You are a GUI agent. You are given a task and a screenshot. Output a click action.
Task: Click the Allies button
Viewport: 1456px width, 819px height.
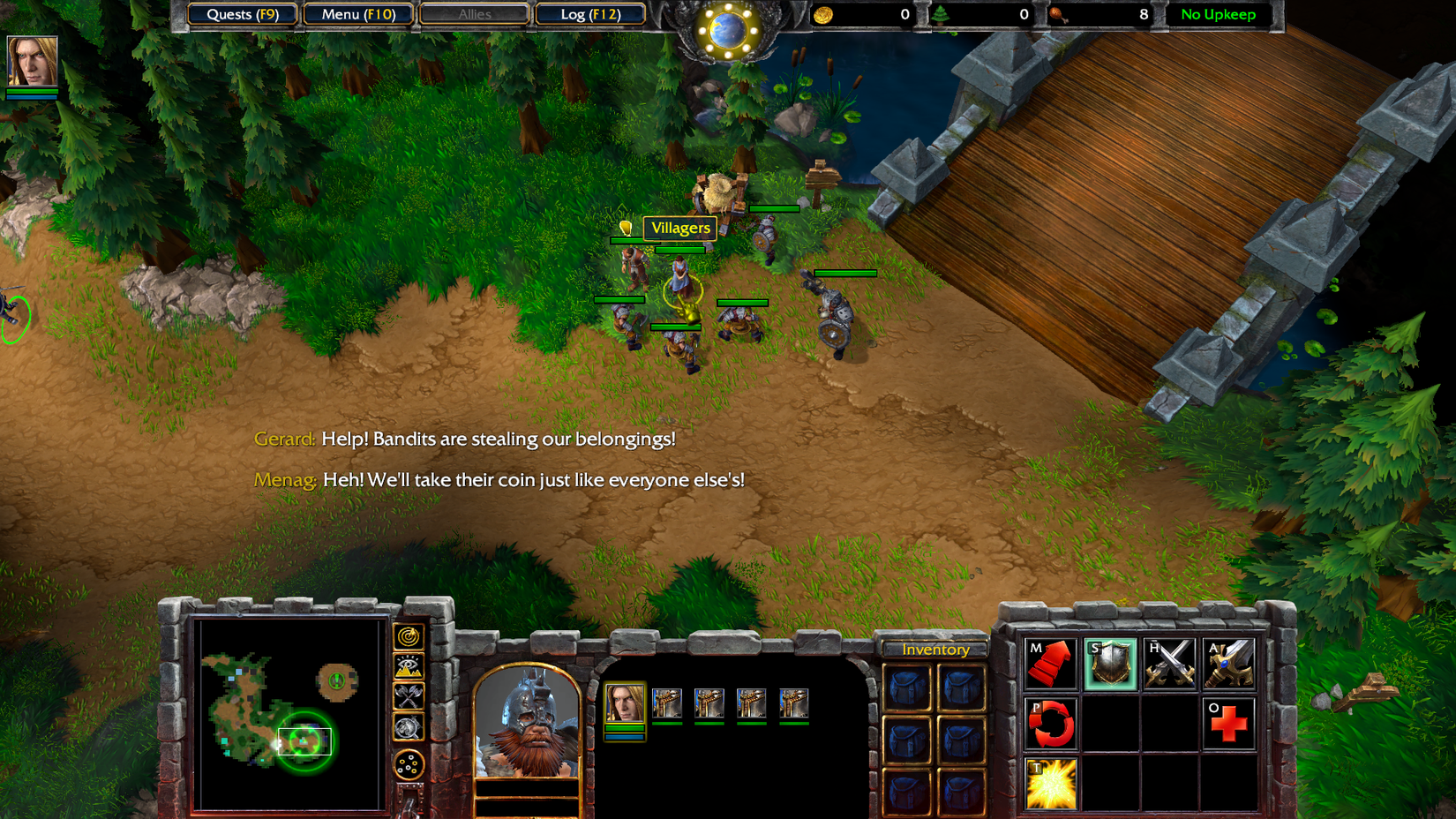(x=474, y=14)
